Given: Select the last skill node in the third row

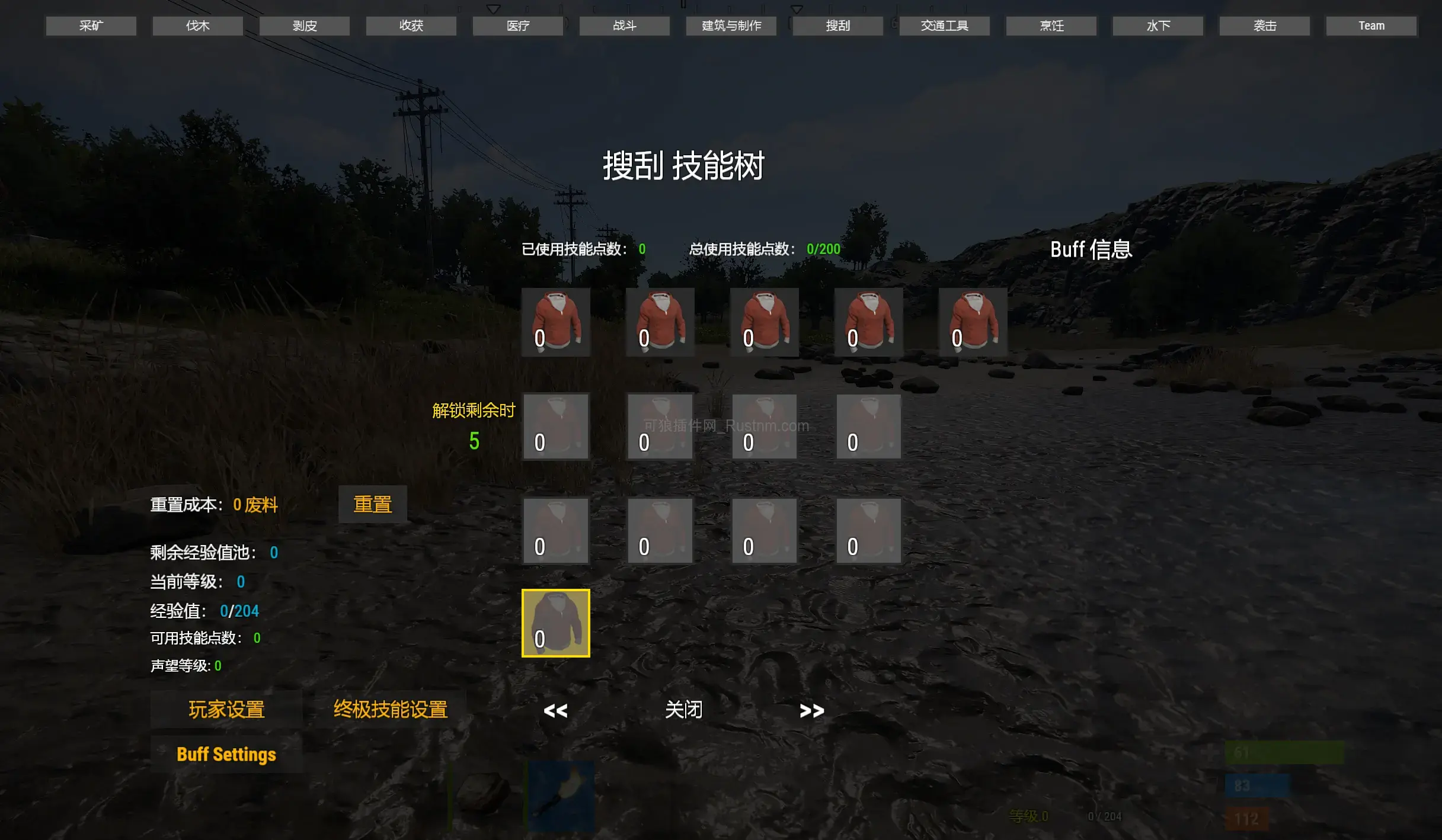Looking at the screenshot, I should [x=868, y=529].
